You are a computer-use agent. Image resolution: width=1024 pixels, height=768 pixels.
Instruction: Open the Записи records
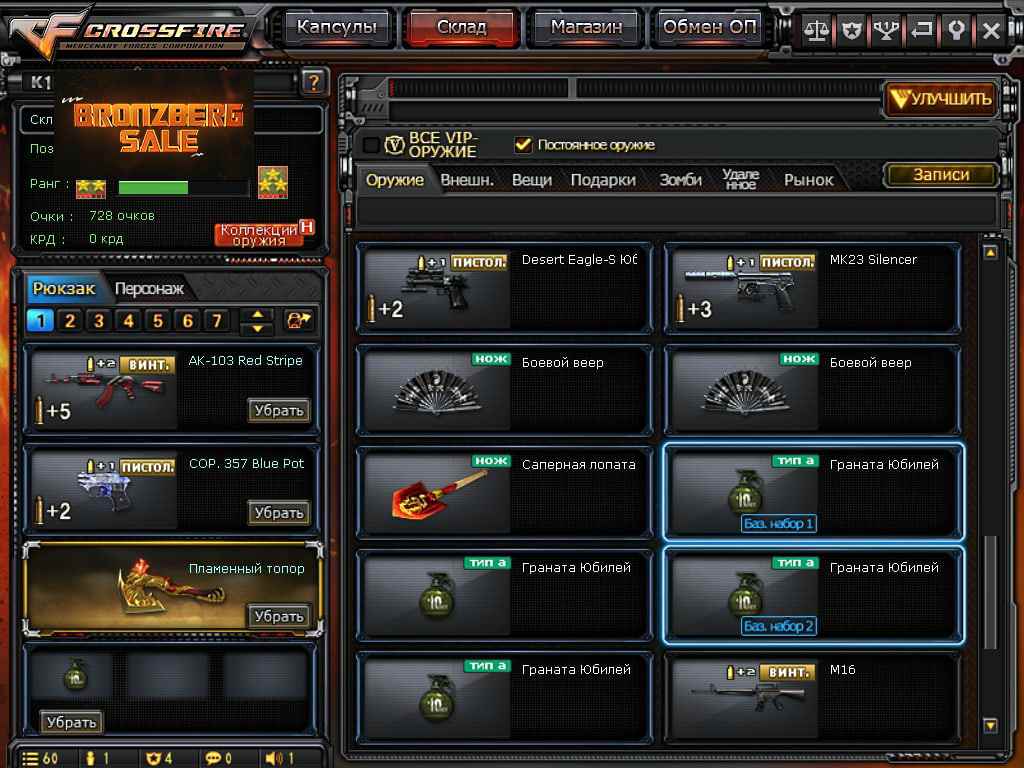(x=941, y=175)
